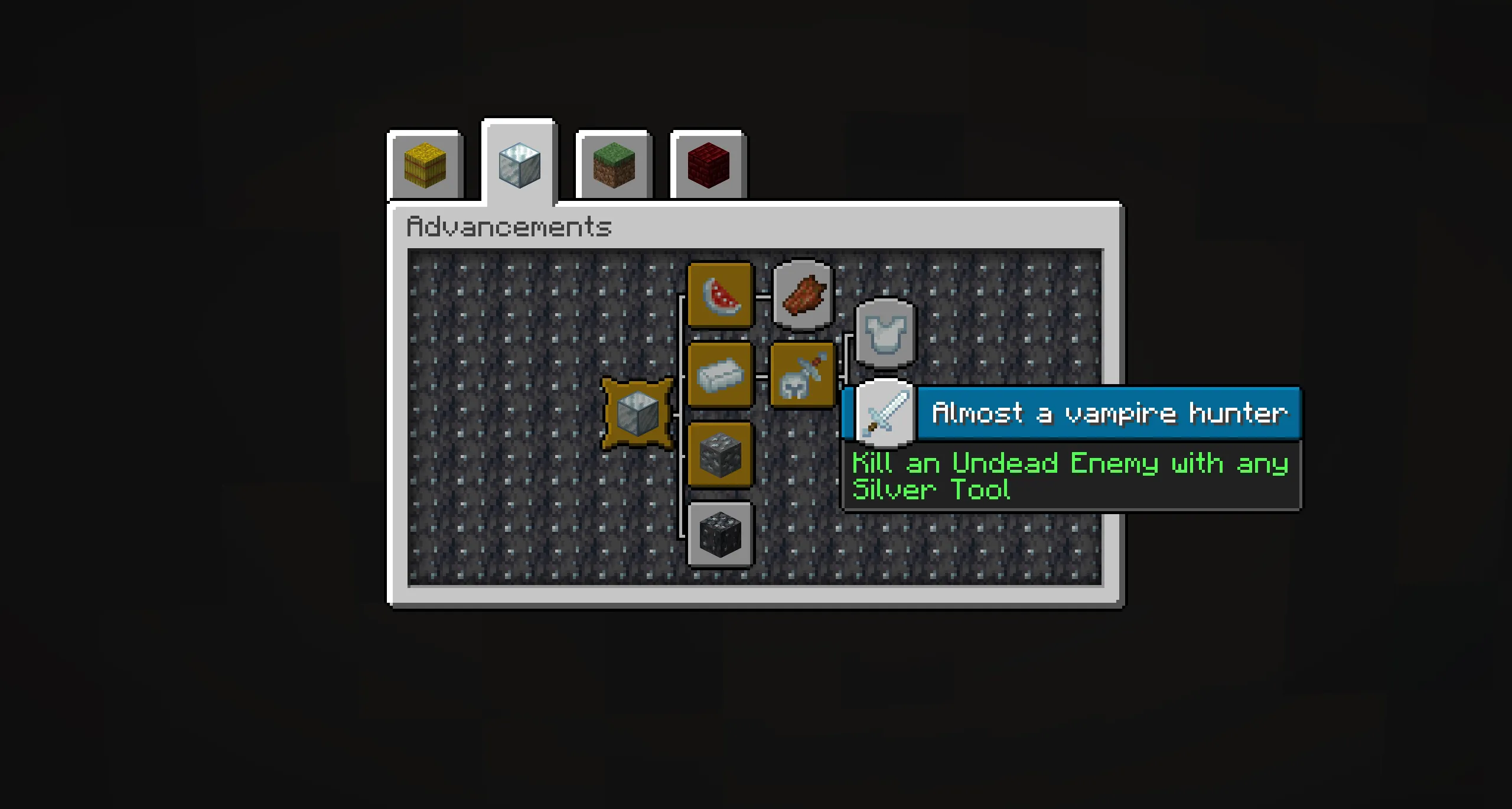The width and height of the screenshot is (1512, 809).
Task: Switch to the grass block advancement tab
Action: point(613,166)
